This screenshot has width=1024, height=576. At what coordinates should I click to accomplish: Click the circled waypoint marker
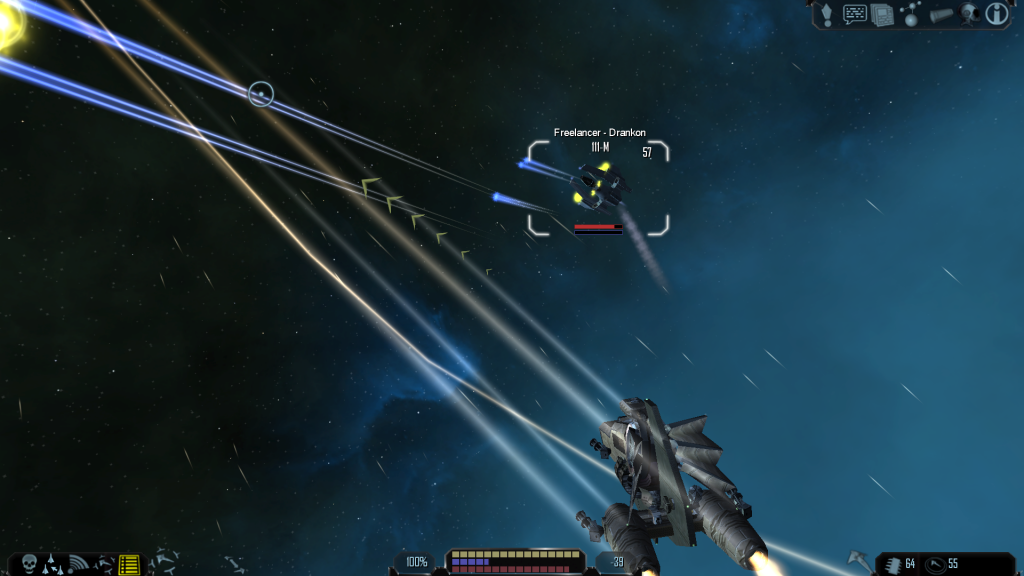tap(260, 94)
